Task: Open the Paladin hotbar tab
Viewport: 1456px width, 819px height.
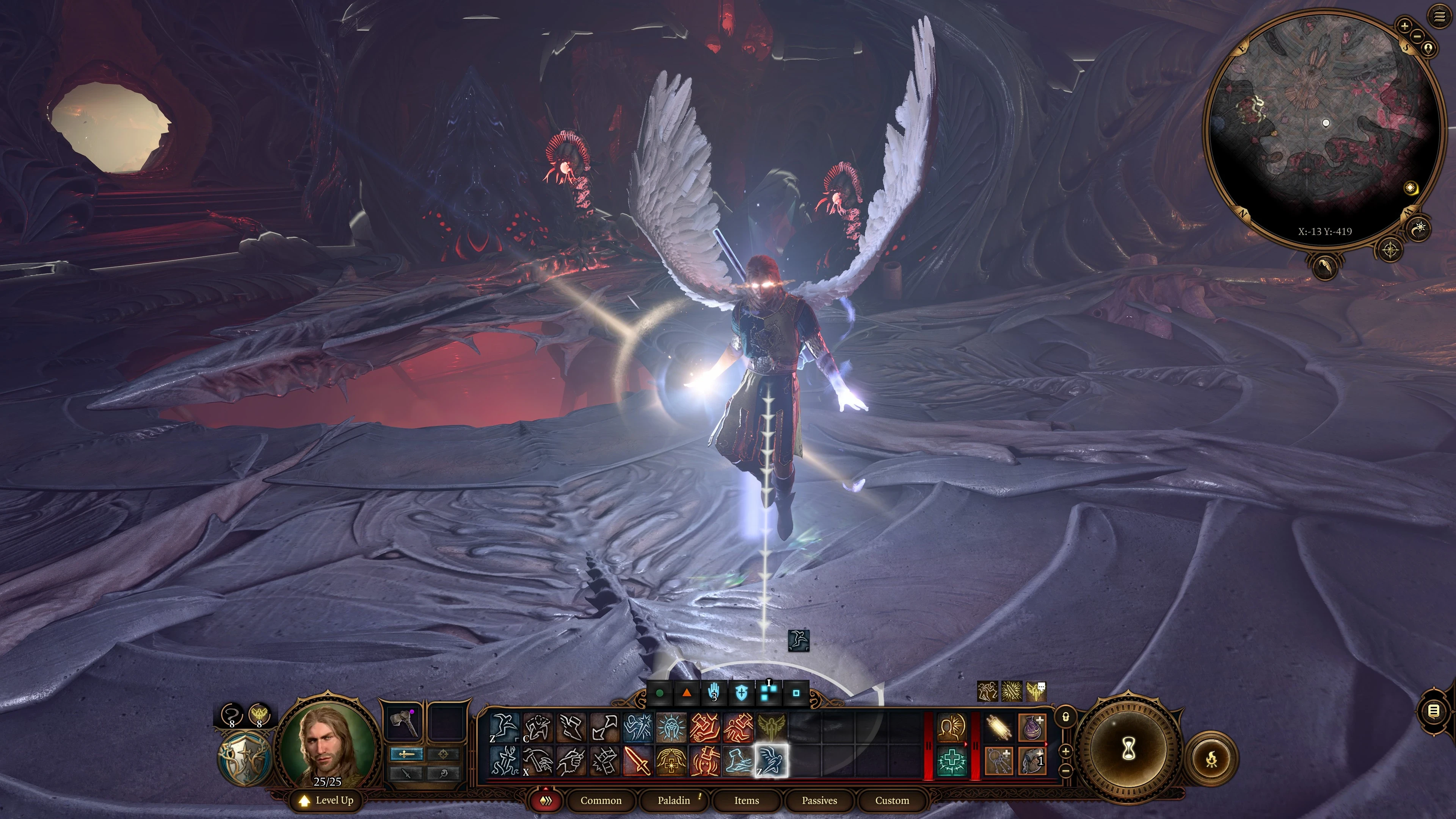Action: (674, 800)
